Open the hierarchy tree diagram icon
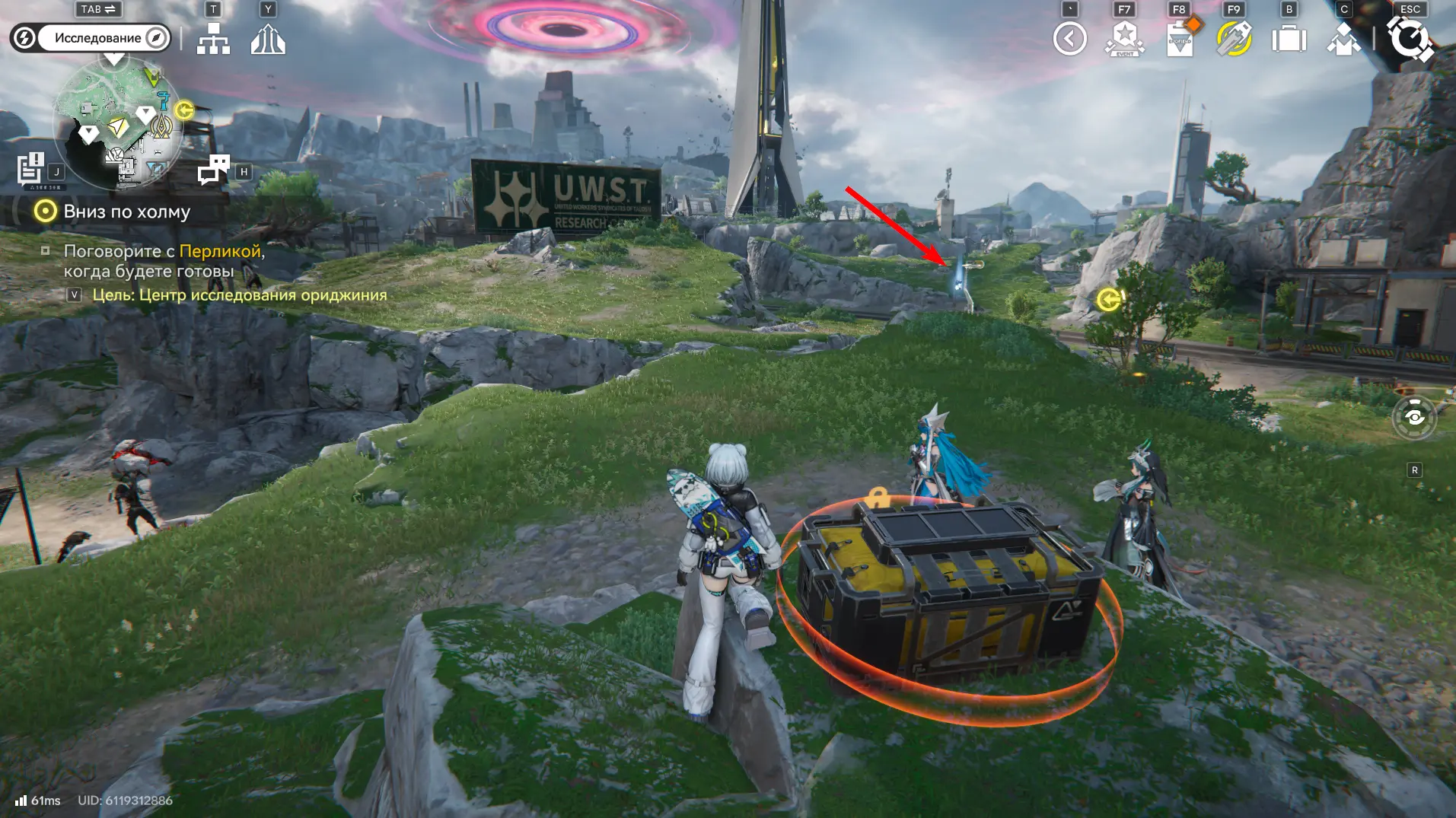Image resolution: width=1456 pixels, height=818 pixels. [x=213, y=39]
